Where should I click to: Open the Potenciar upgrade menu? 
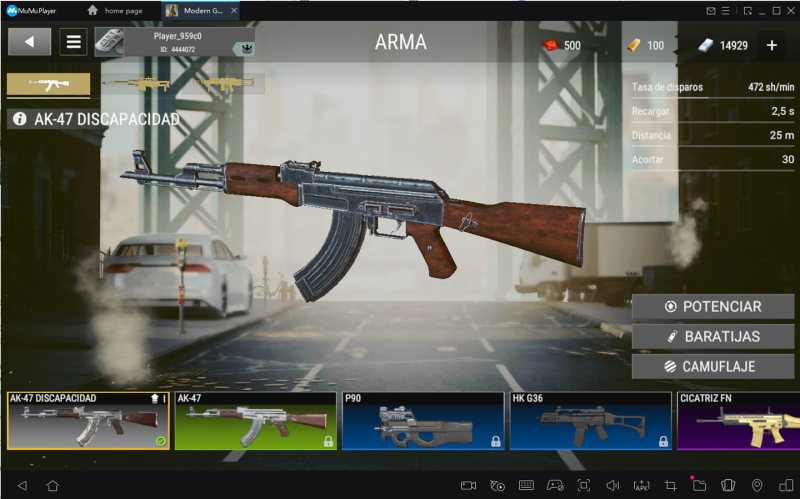pyautogui.click(x=713, y=307)
